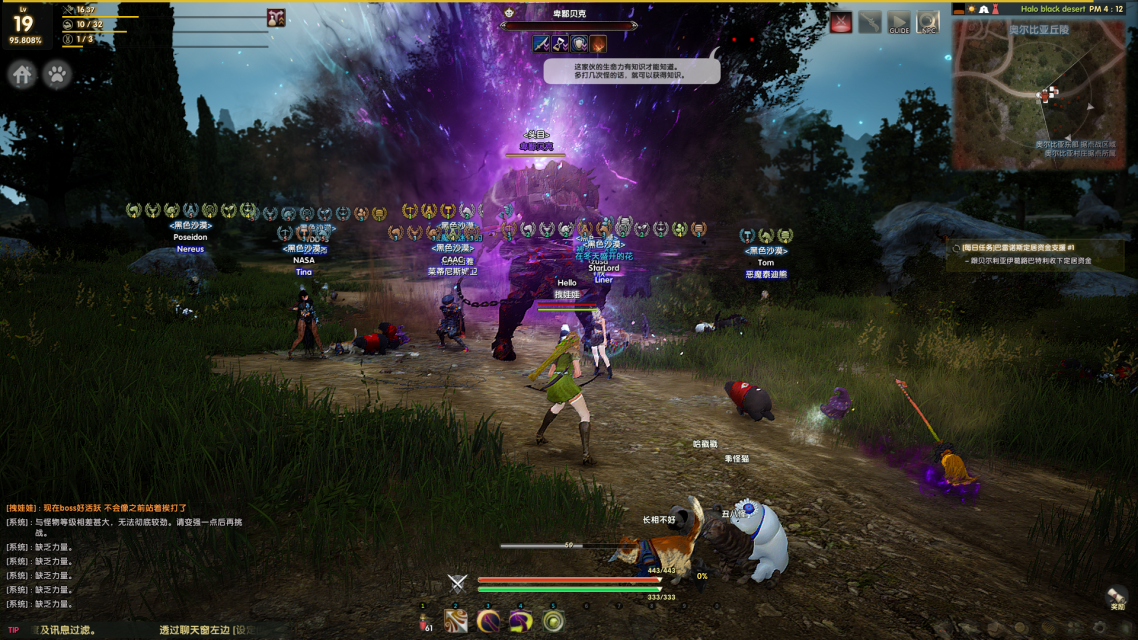Open the house menu icon
Viewport: 1138px width, 640px height.
click(x=22, y=74)
